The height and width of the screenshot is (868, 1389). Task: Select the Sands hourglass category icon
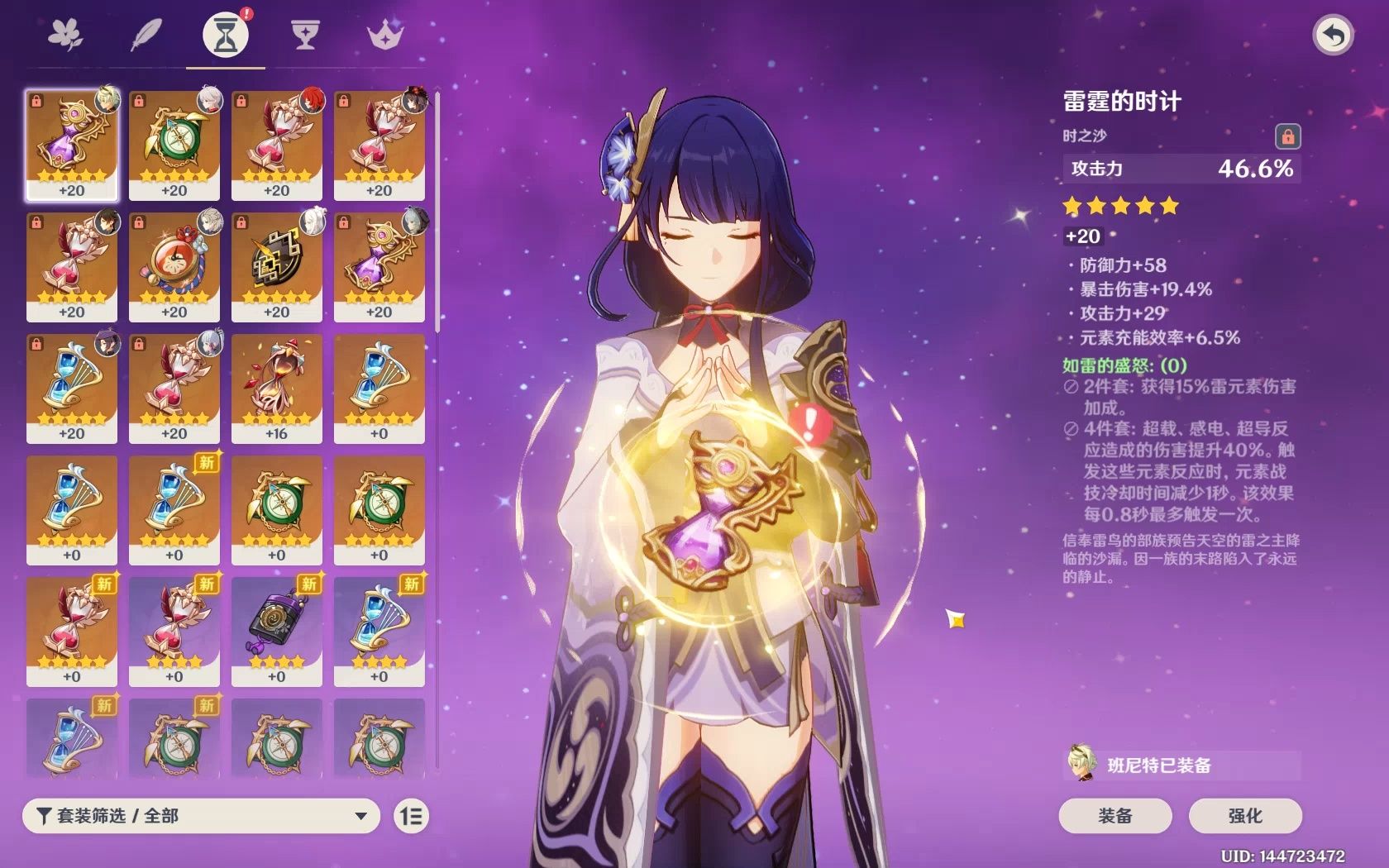[x=224, y=35]
